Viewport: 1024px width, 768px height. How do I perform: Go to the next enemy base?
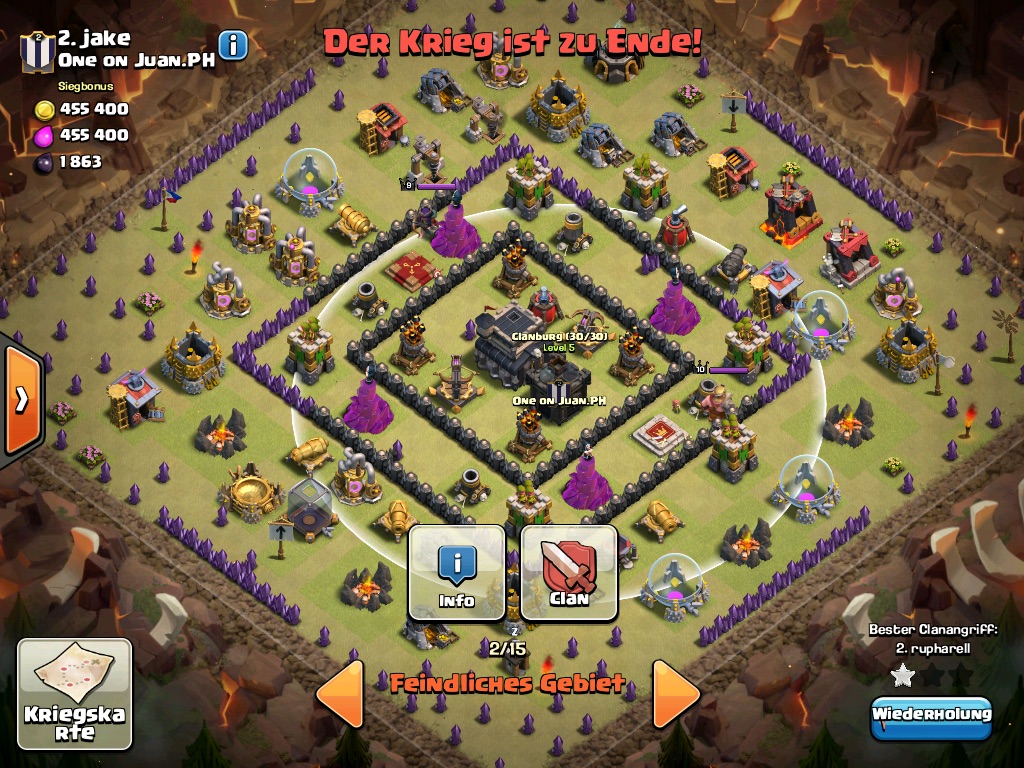click(676, 692)
